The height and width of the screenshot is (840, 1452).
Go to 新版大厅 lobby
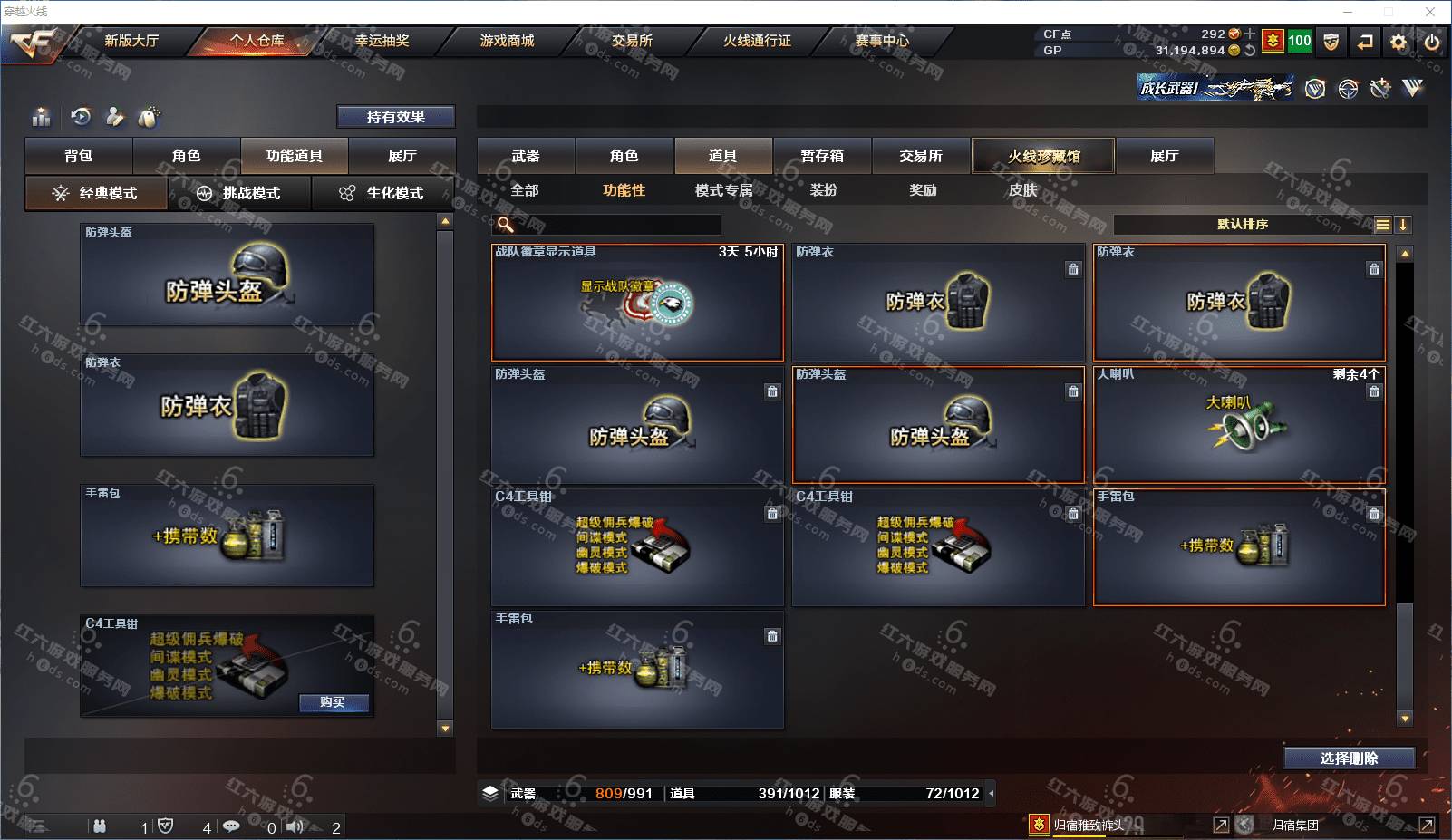(x=131, y=41)
